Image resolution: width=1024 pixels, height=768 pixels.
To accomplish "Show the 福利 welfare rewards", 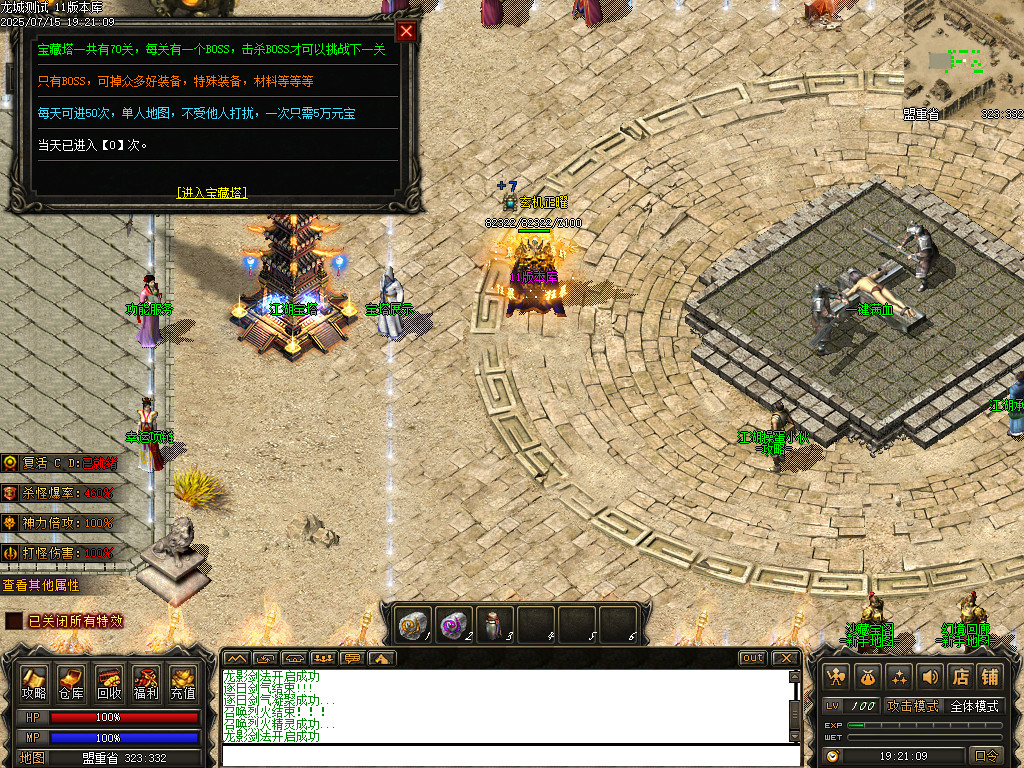I will click(146, 682).
